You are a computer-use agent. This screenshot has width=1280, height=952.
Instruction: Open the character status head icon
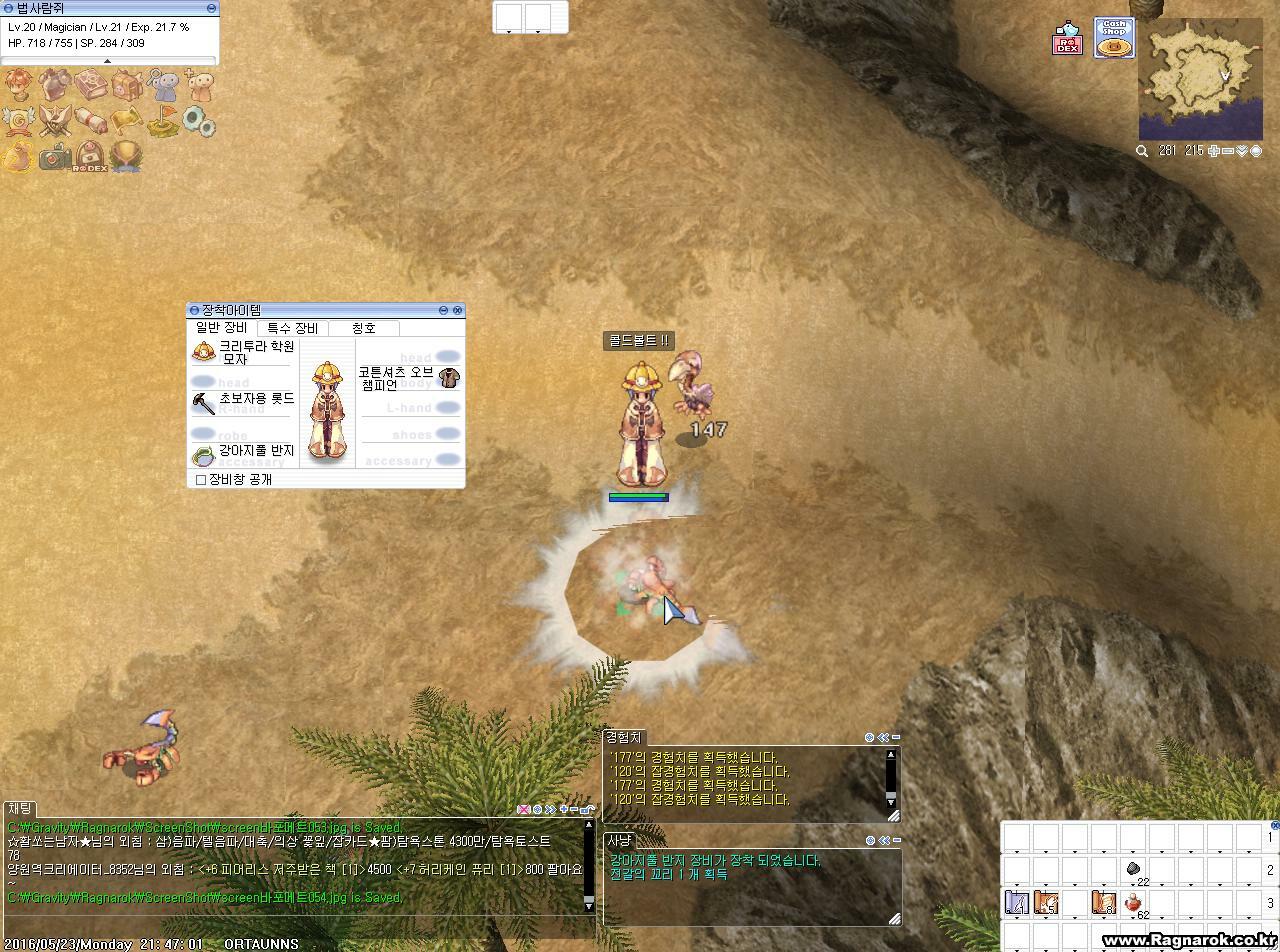coord(18,84)
